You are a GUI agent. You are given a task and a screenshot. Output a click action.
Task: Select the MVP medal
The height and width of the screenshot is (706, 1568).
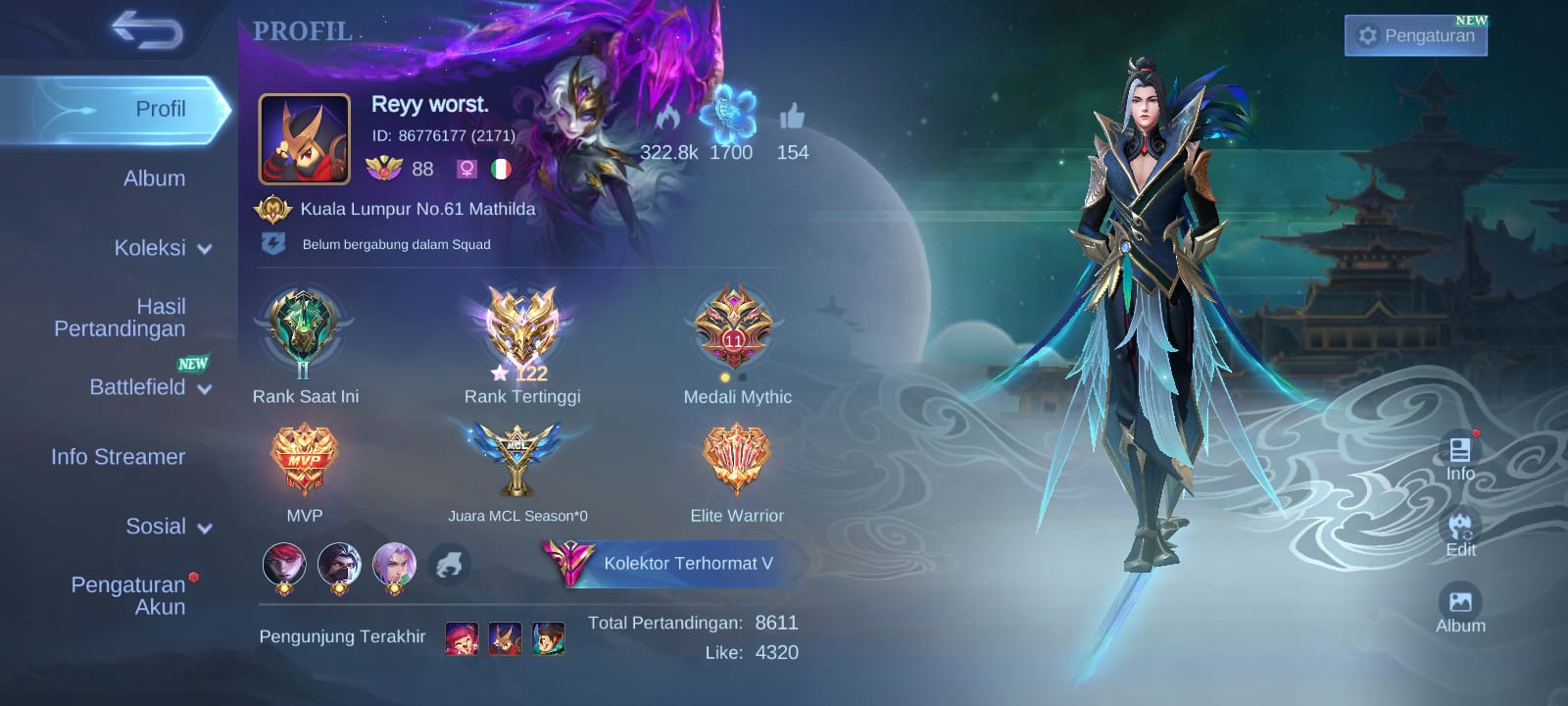pyautogui.click(x=305, y=459)
